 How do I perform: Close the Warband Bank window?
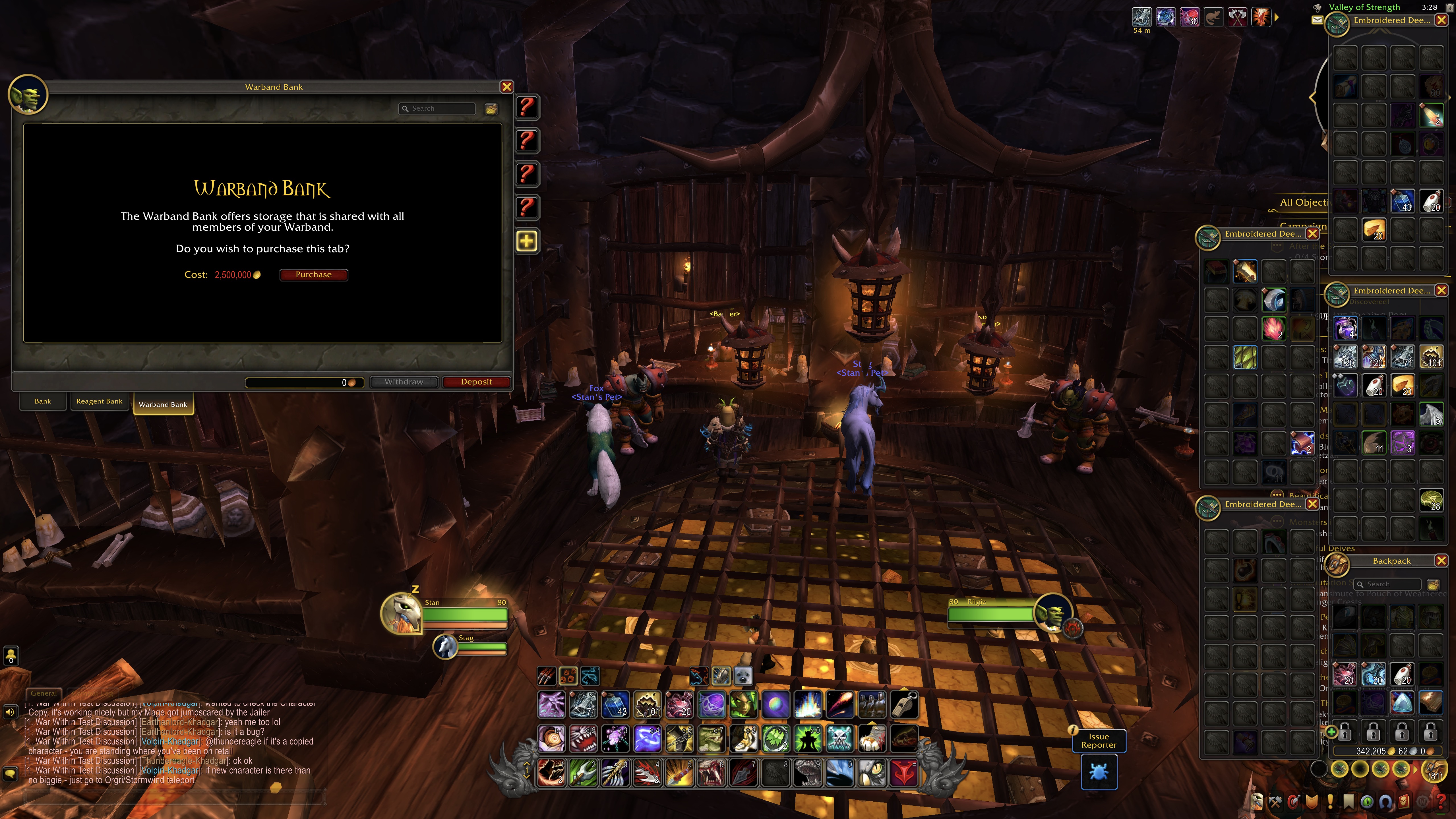[506, 87]
